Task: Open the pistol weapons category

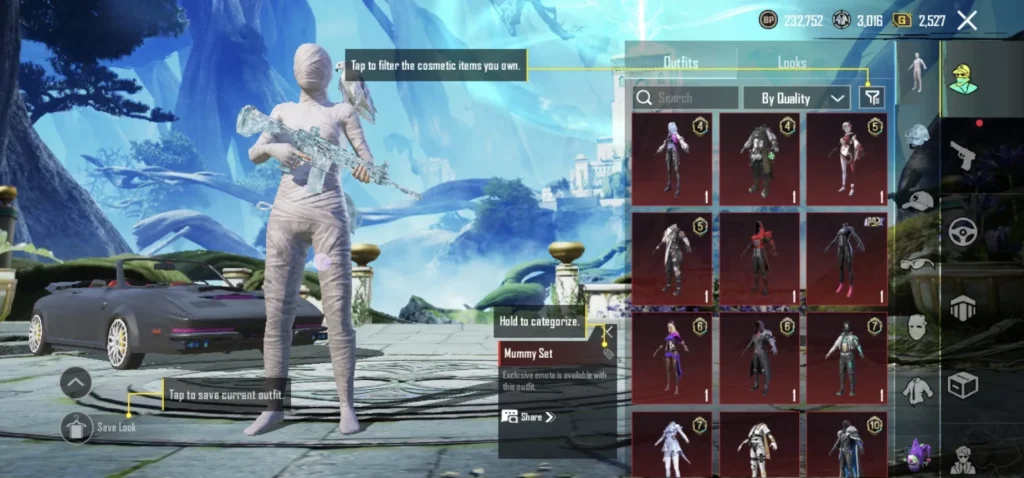Action: click(962, 155)
